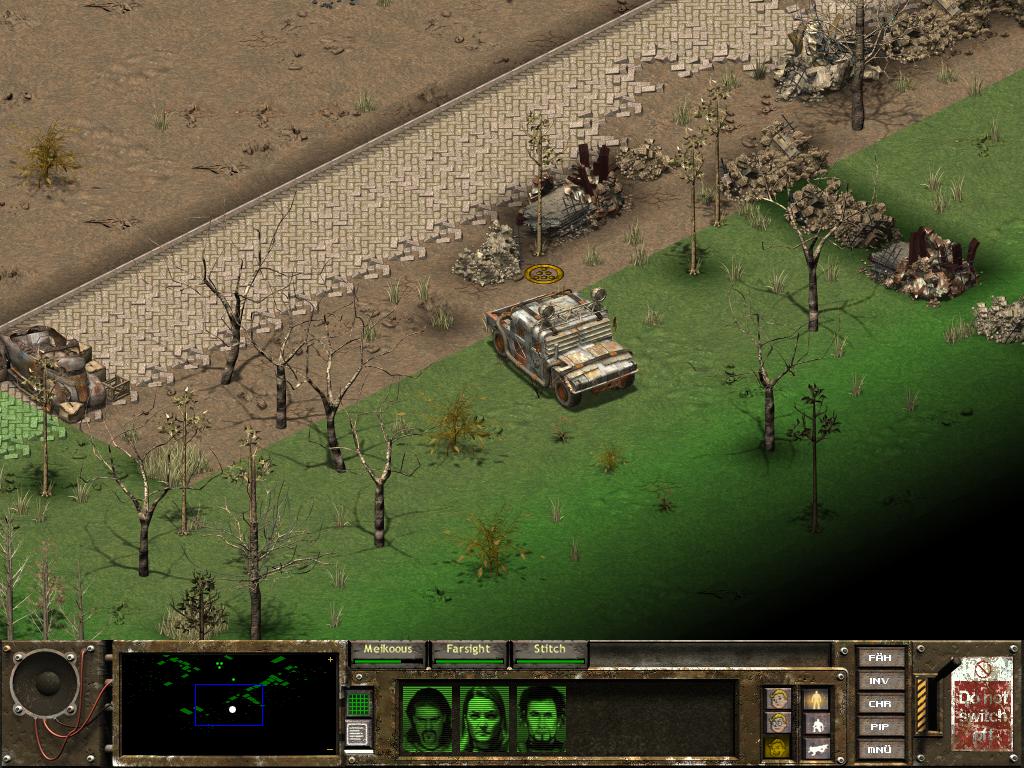This screenshot has width=1024, height=768.
Task: Open the text log document button
Action: point(359,734)
